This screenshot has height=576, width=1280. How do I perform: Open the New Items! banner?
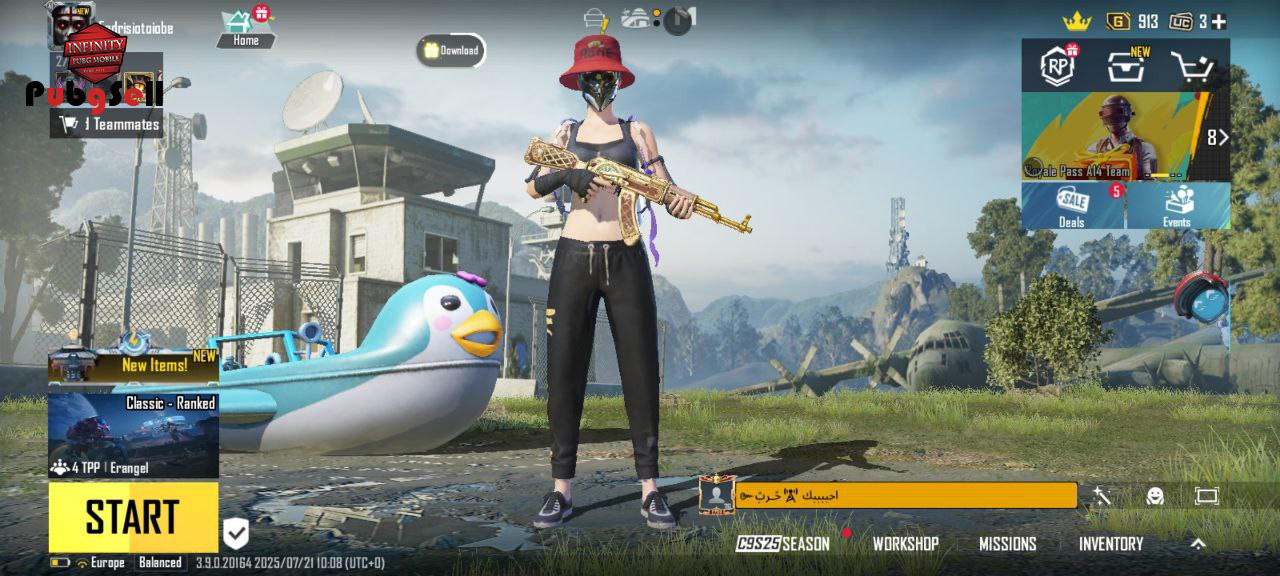[133, 366]
